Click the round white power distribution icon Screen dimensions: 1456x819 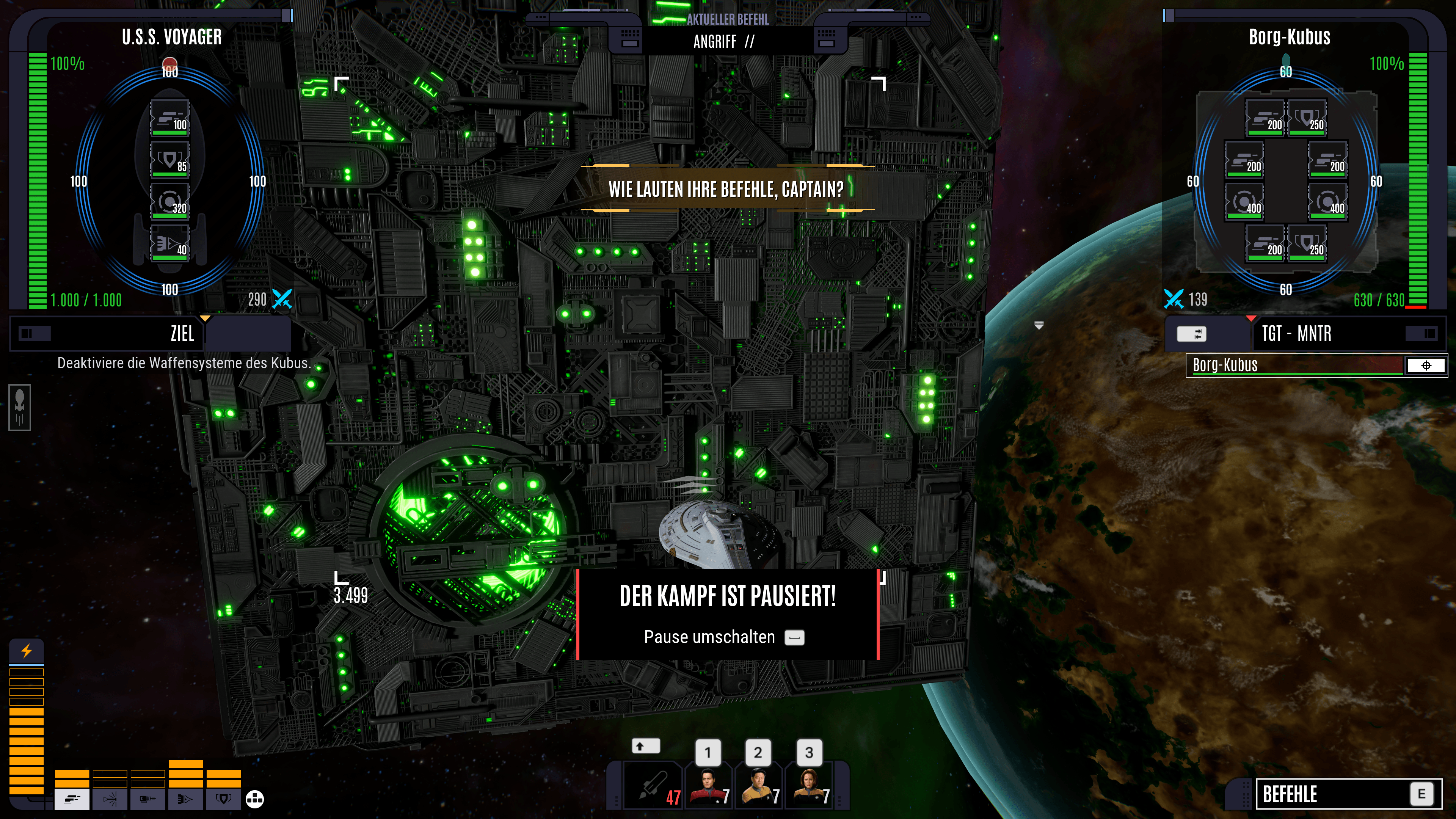click(x=255, y=799)
